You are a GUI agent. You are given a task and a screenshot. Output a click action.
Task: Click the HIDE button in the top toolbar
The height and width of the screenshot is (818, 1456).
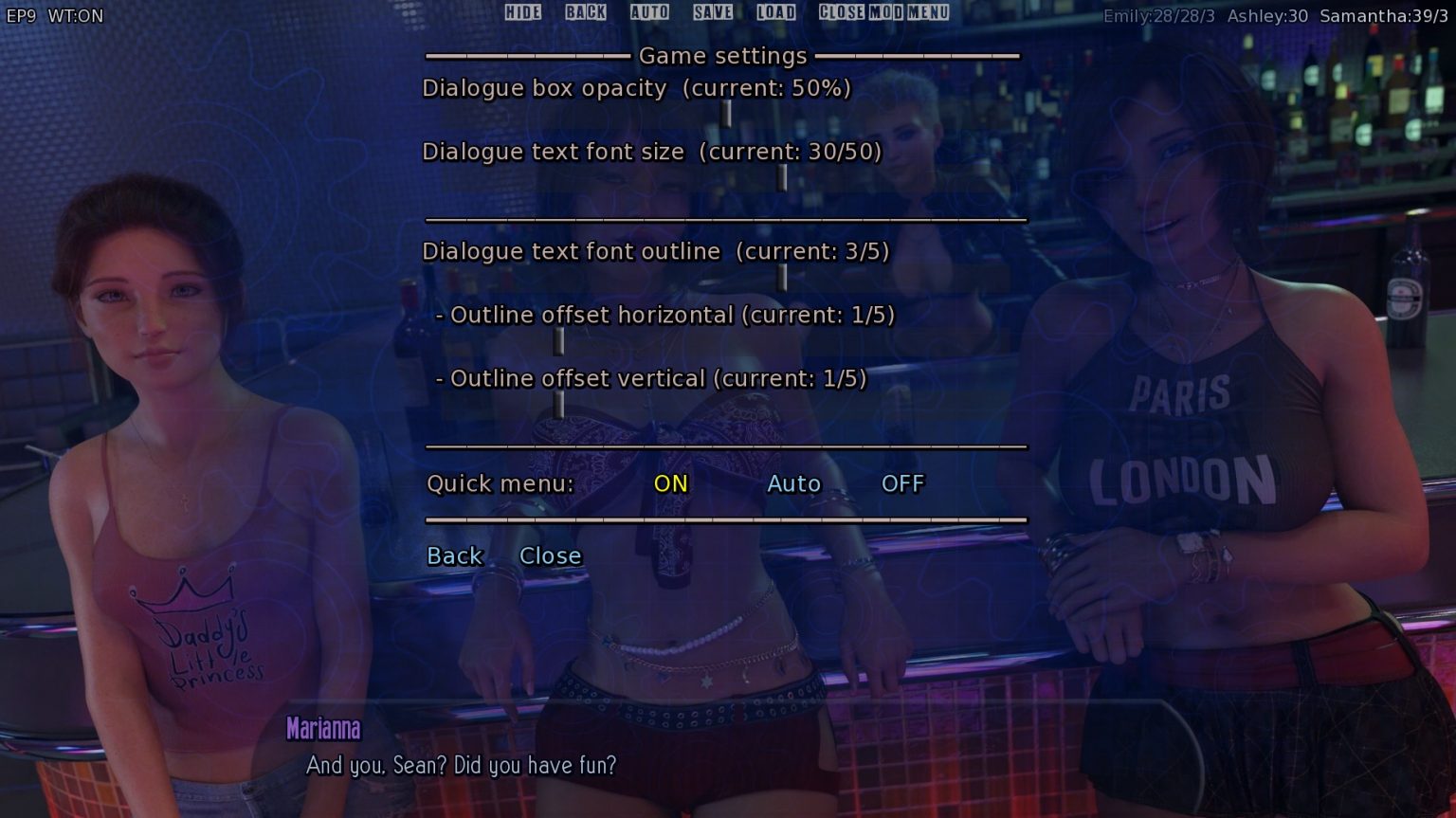click(x=521, y=12)
